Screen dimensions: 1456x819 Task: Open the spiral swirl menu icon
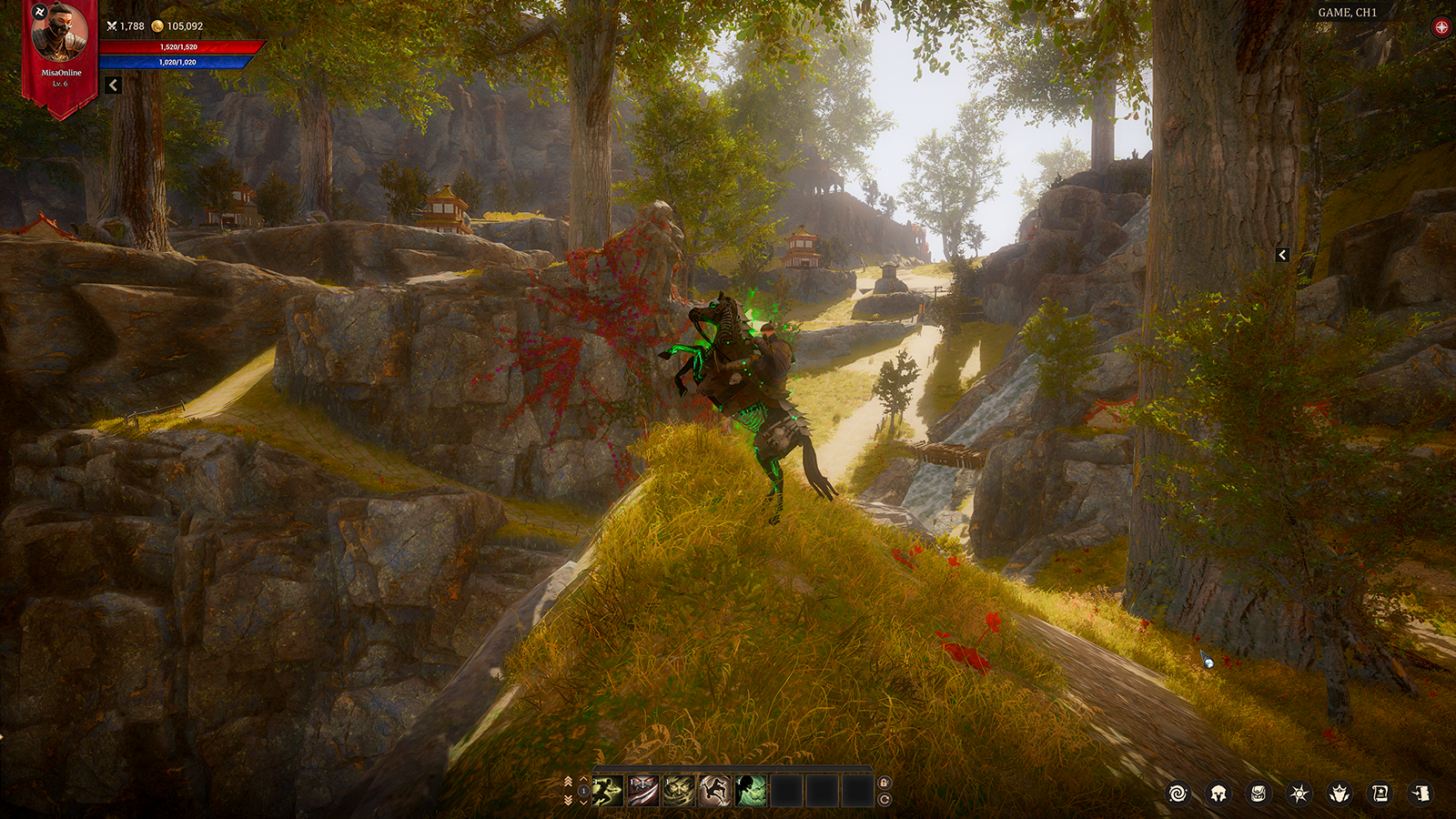click(x=1178, y=794)
